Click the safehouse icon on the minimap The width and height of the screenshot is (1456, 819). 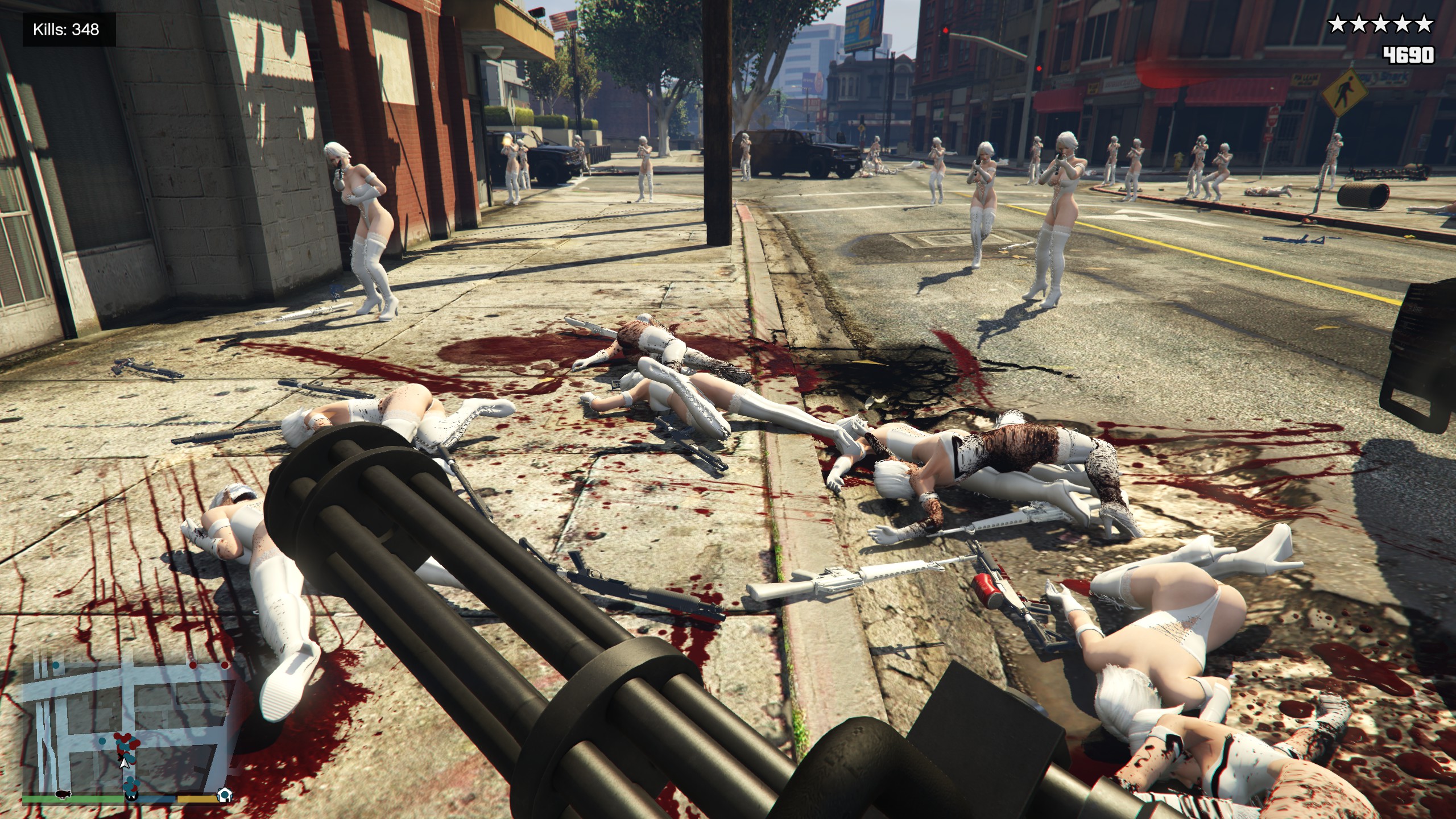225,794
